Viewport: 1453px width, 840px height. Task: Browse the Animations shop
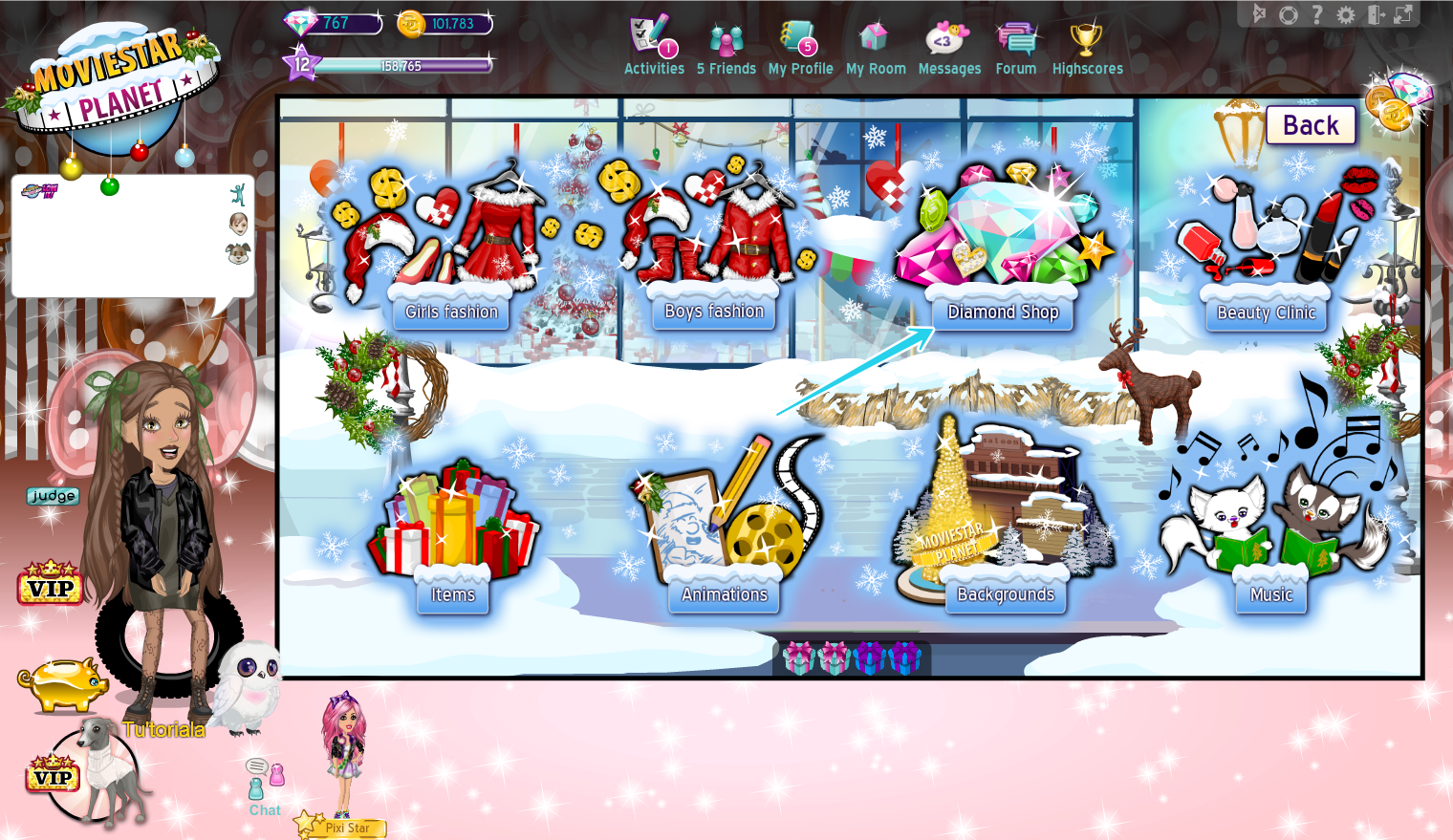click(x=724, y=594)
